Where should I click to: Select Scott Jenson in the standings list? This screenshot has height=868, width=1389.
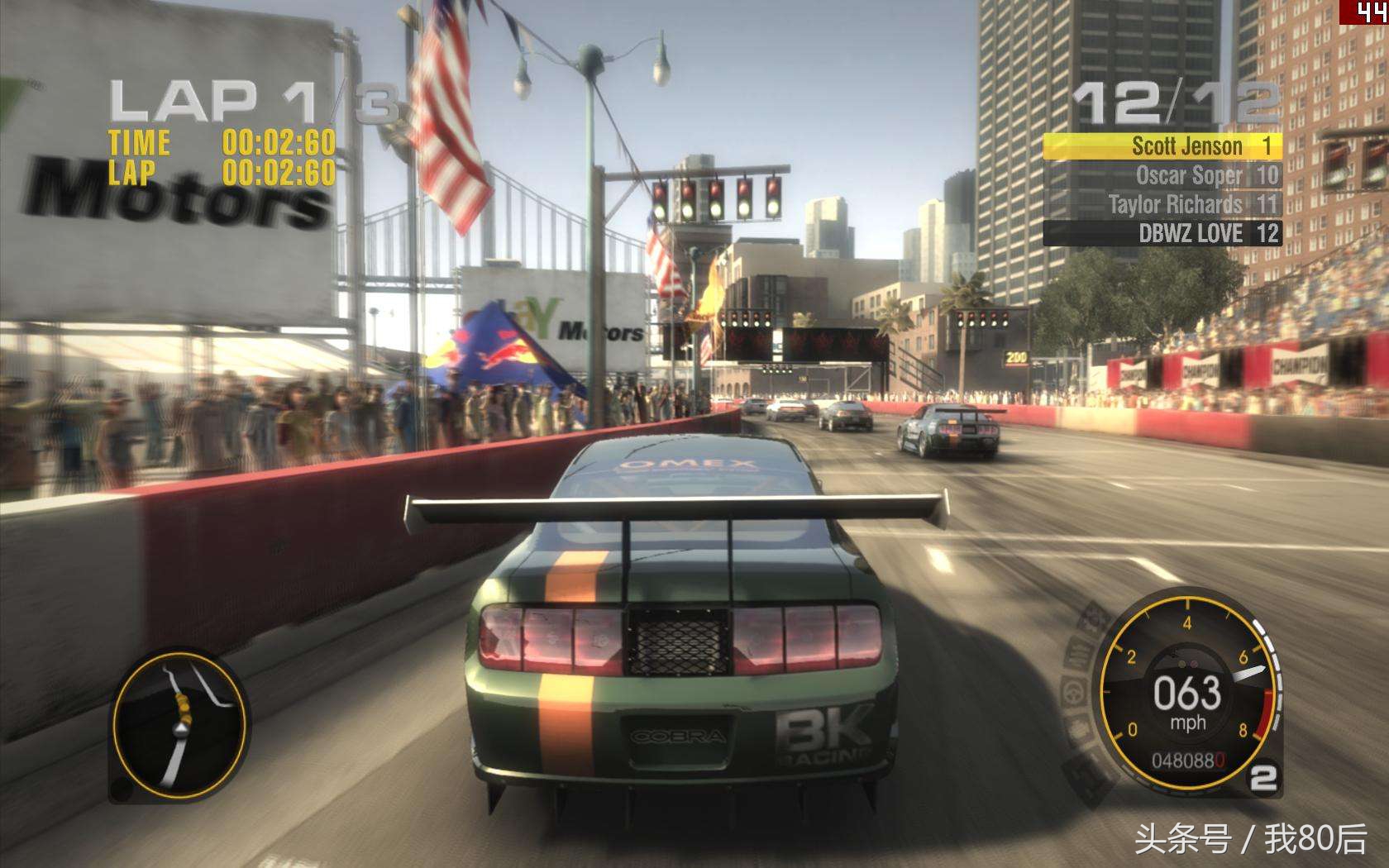coord(1162,146)
